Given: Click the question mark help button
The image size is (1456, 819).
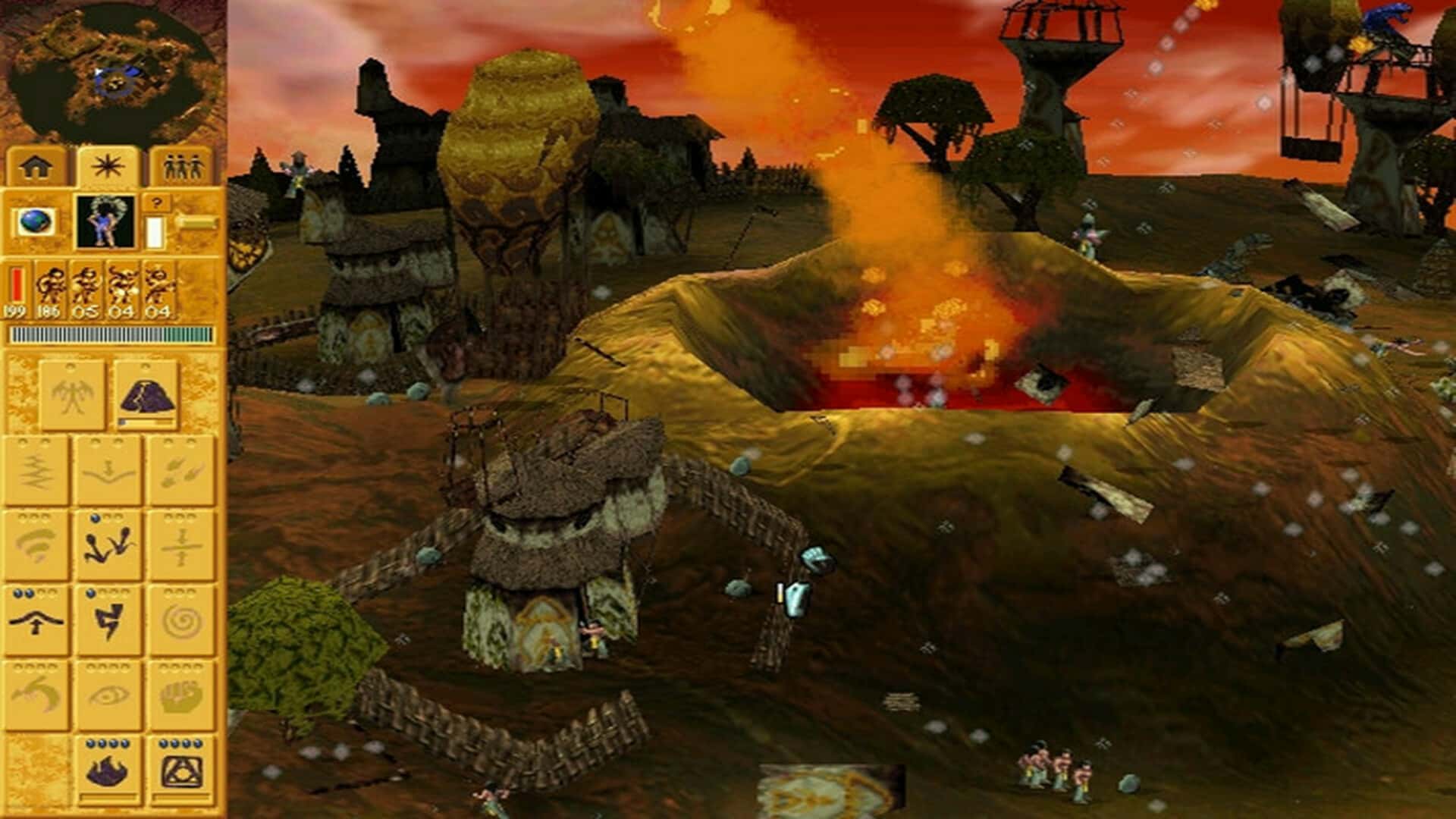Looking at the screenshot, I should tap(157, 202).
